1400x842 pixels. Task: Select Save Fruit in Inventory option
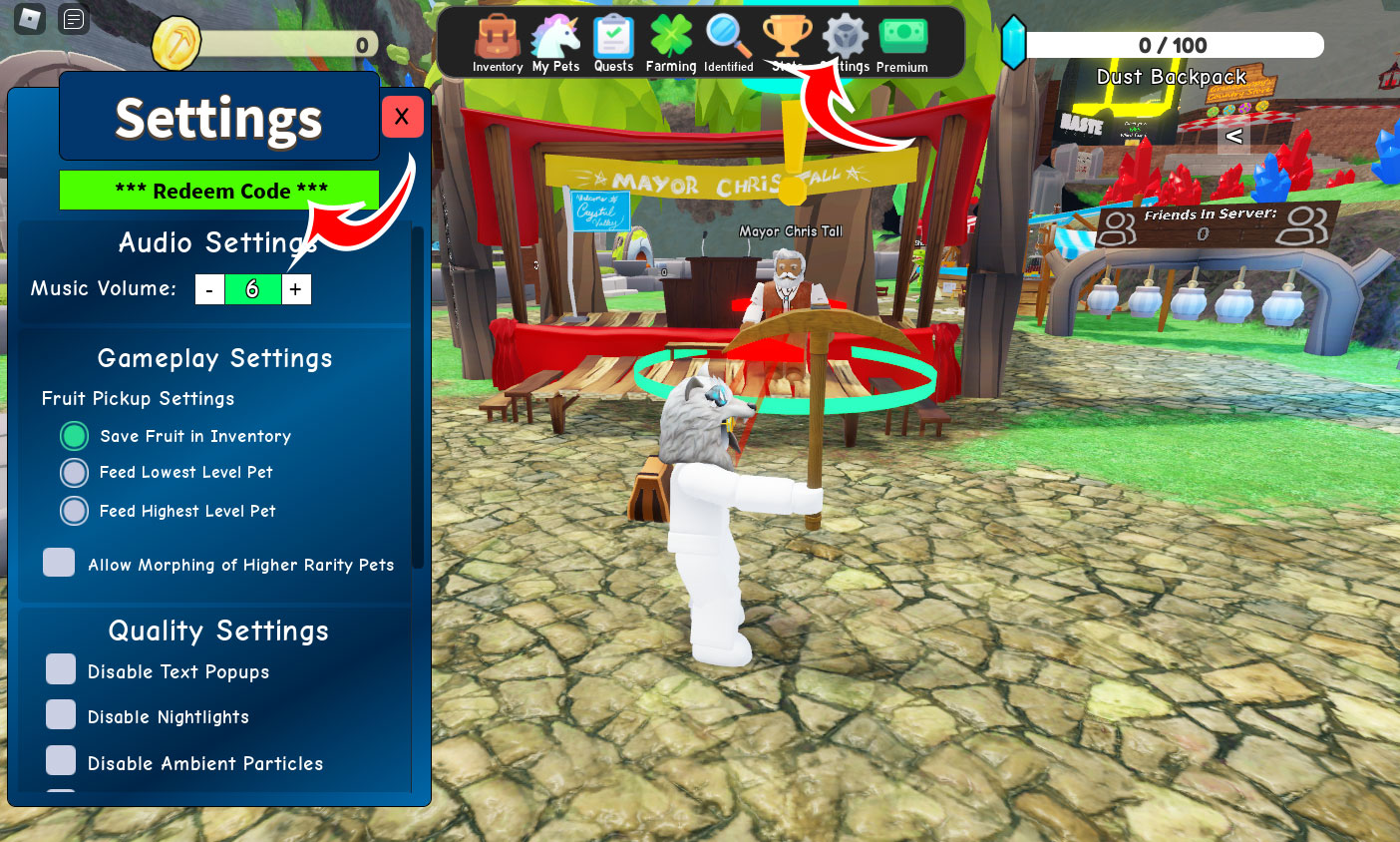tap(75, 436)
